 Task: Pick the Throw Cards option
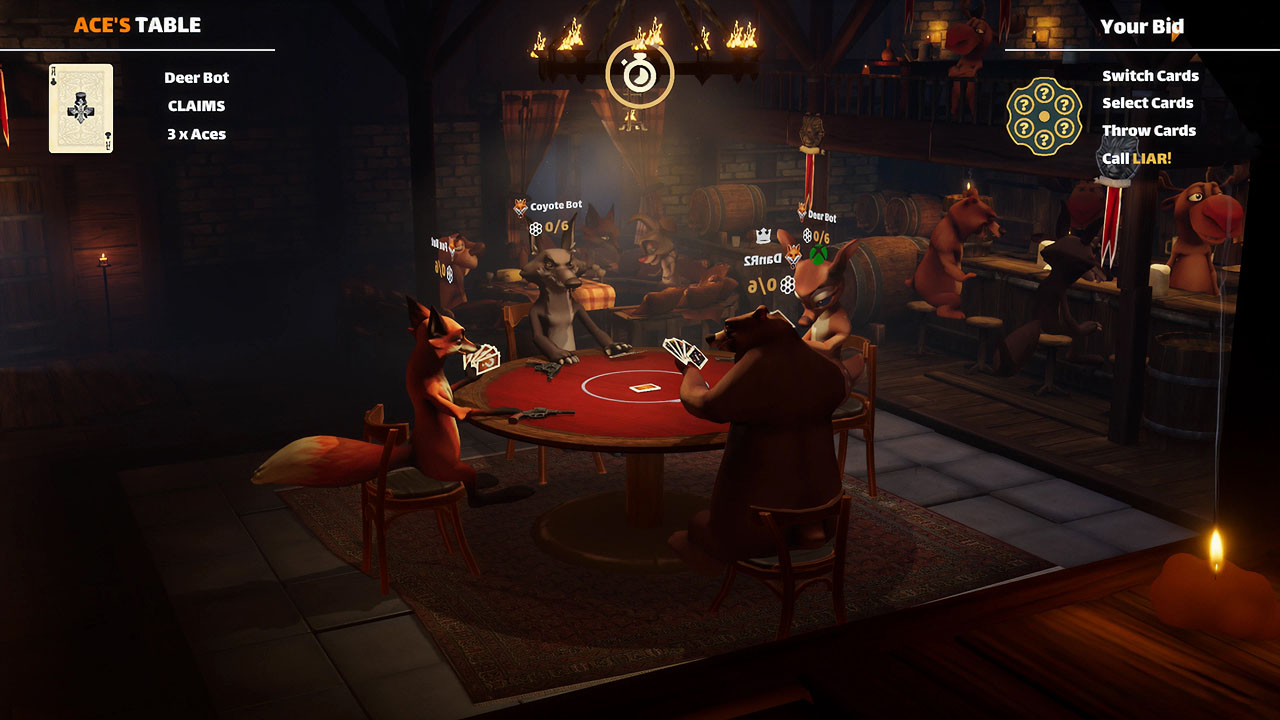[x=1148, y=130]
